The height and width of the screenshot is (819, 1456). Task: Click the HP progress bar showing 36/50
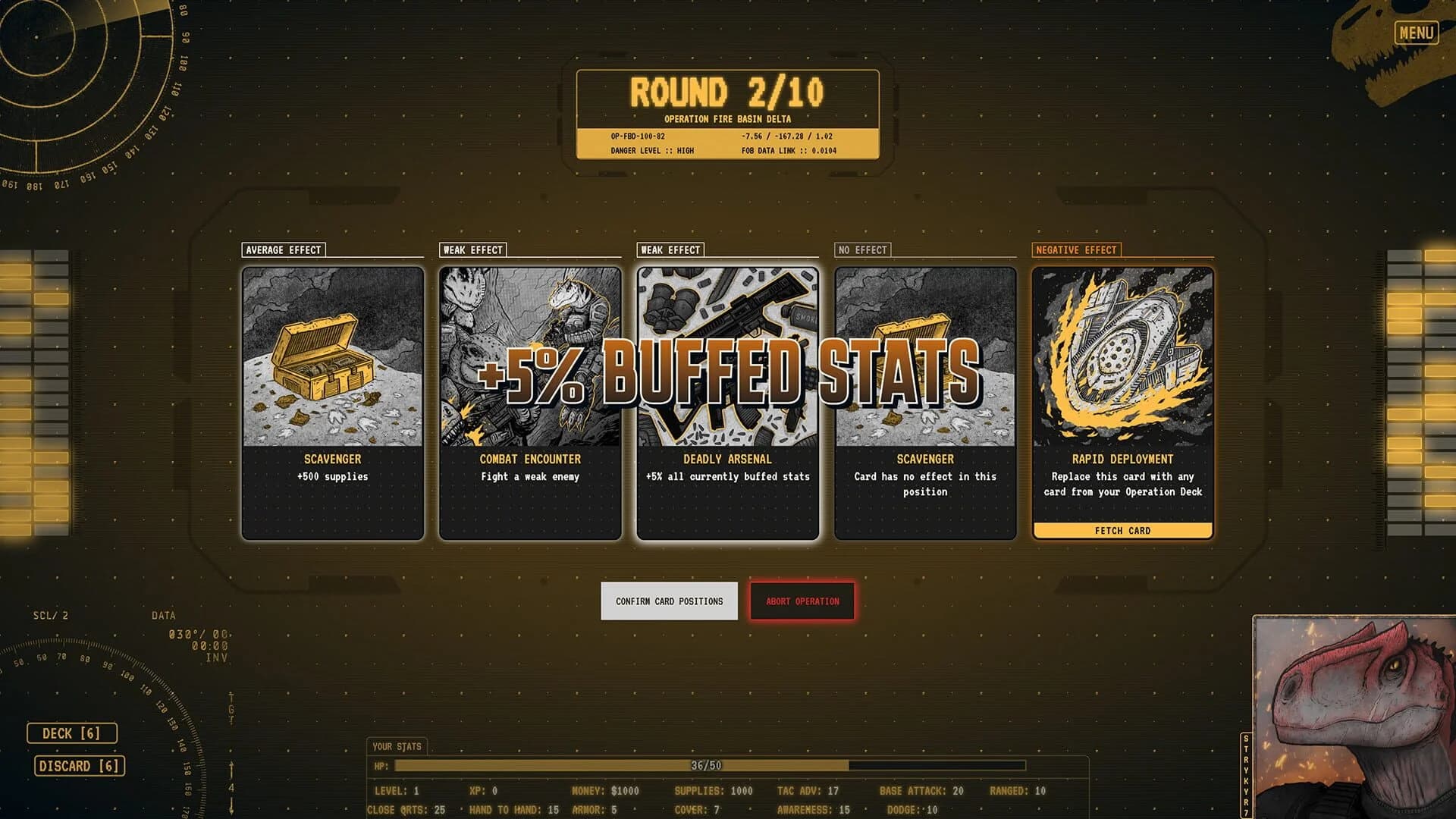pos(705,765)
